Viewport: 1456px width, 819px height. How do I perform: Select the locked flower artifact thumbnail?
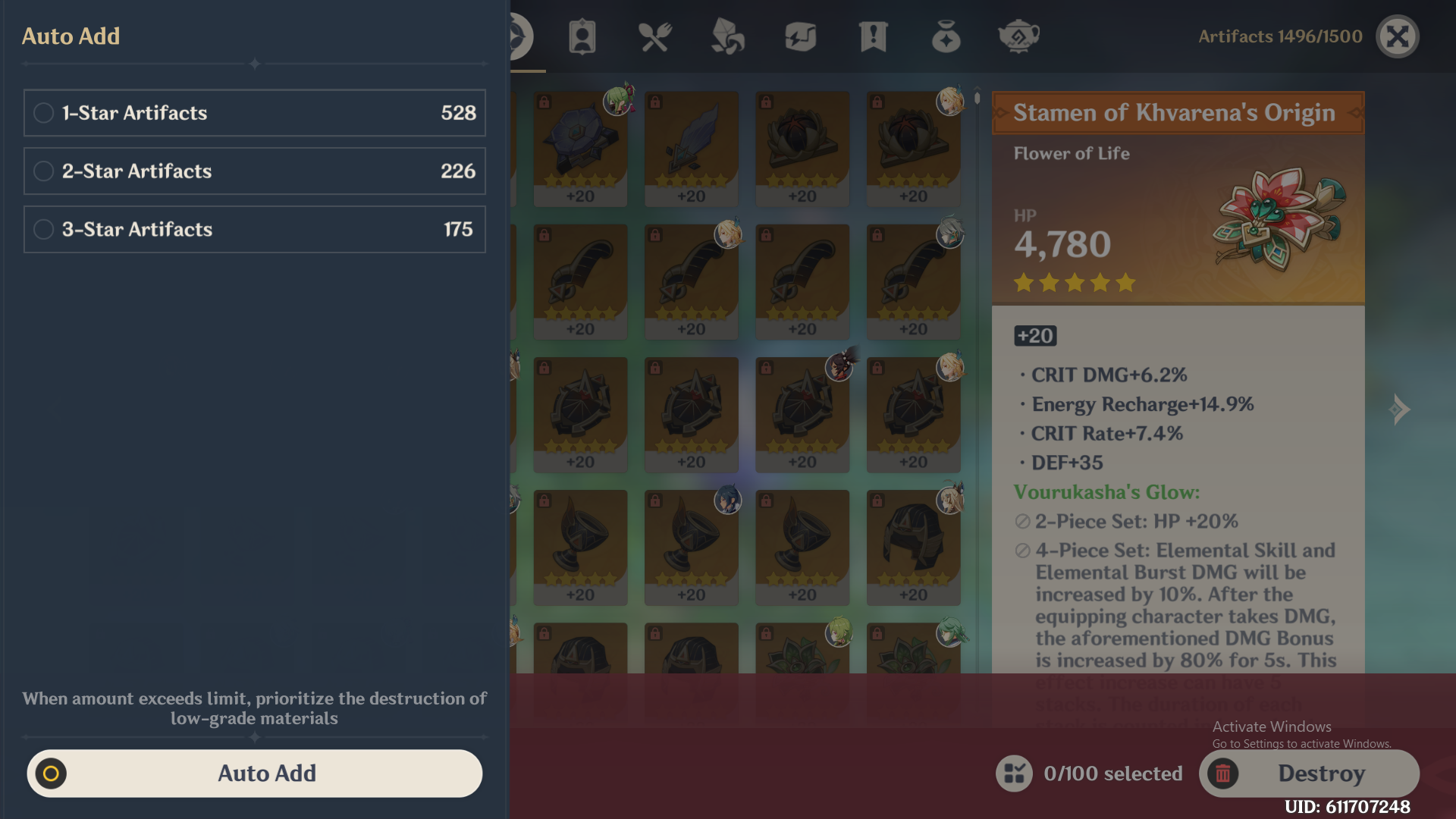coord(802,148)
